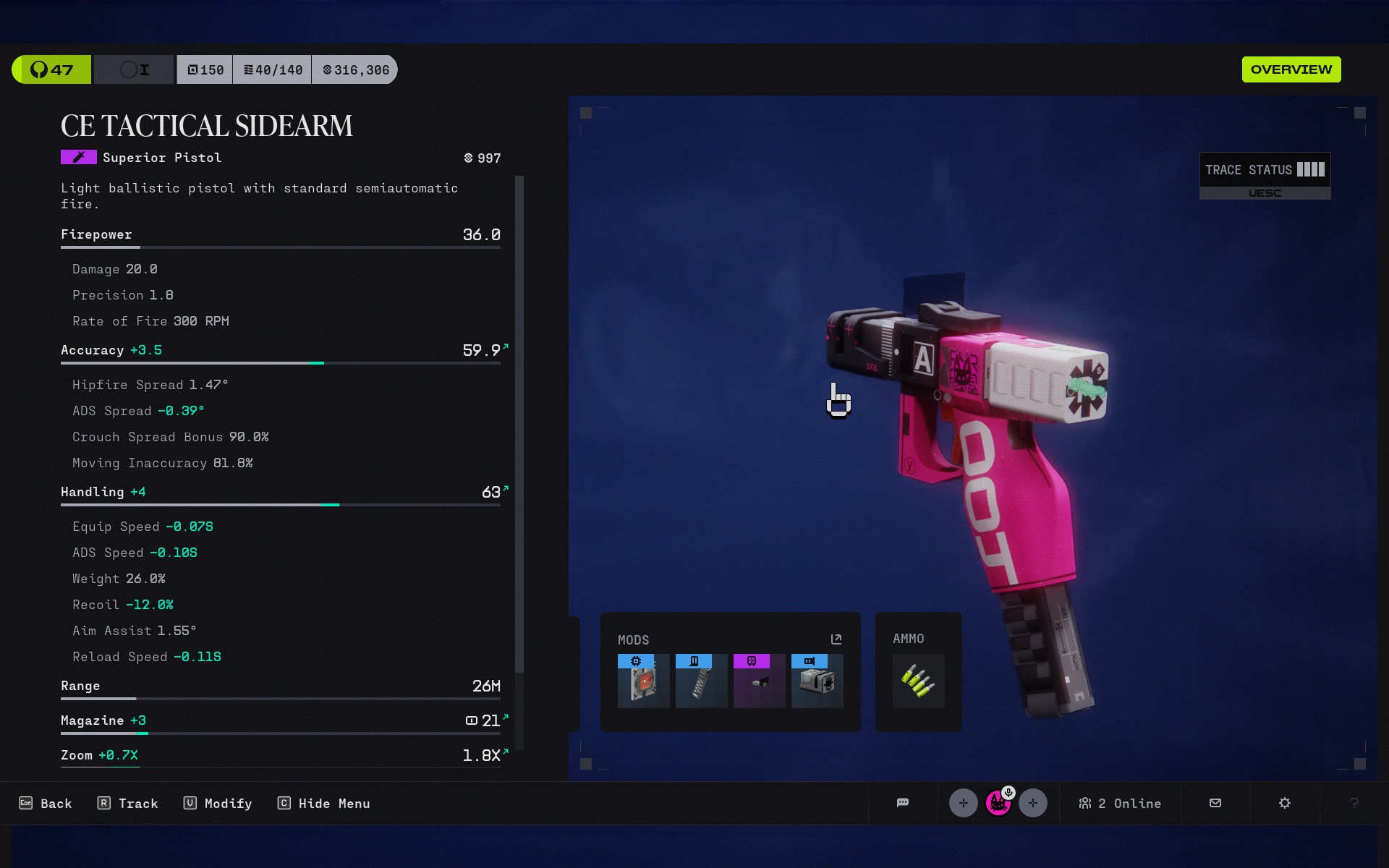
Task: Select the magazine mod slot
Action: tap(701, 681)
